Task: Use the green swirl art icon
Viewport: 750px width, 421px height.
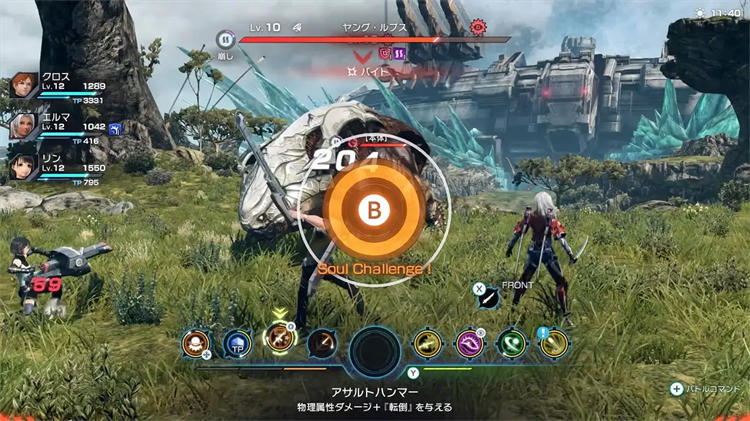Action: (x=512, y=344)
